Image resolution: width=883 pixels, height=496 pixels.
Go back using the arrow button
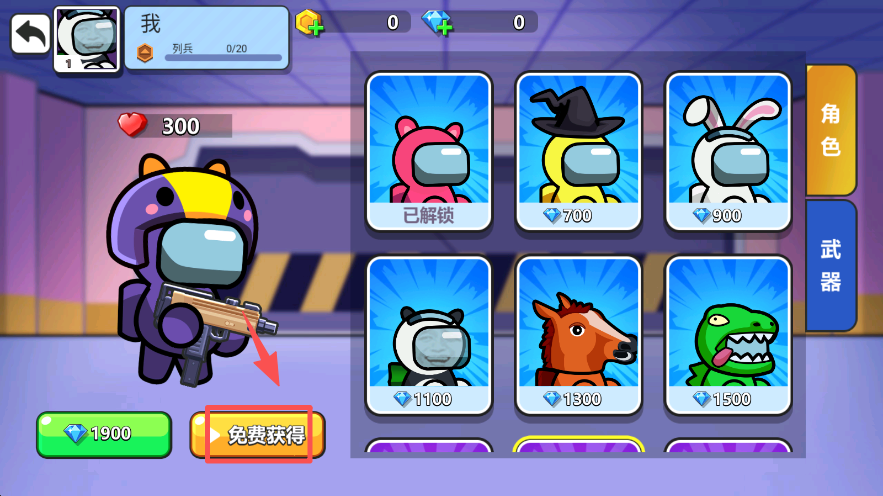(x=31, y=34)
